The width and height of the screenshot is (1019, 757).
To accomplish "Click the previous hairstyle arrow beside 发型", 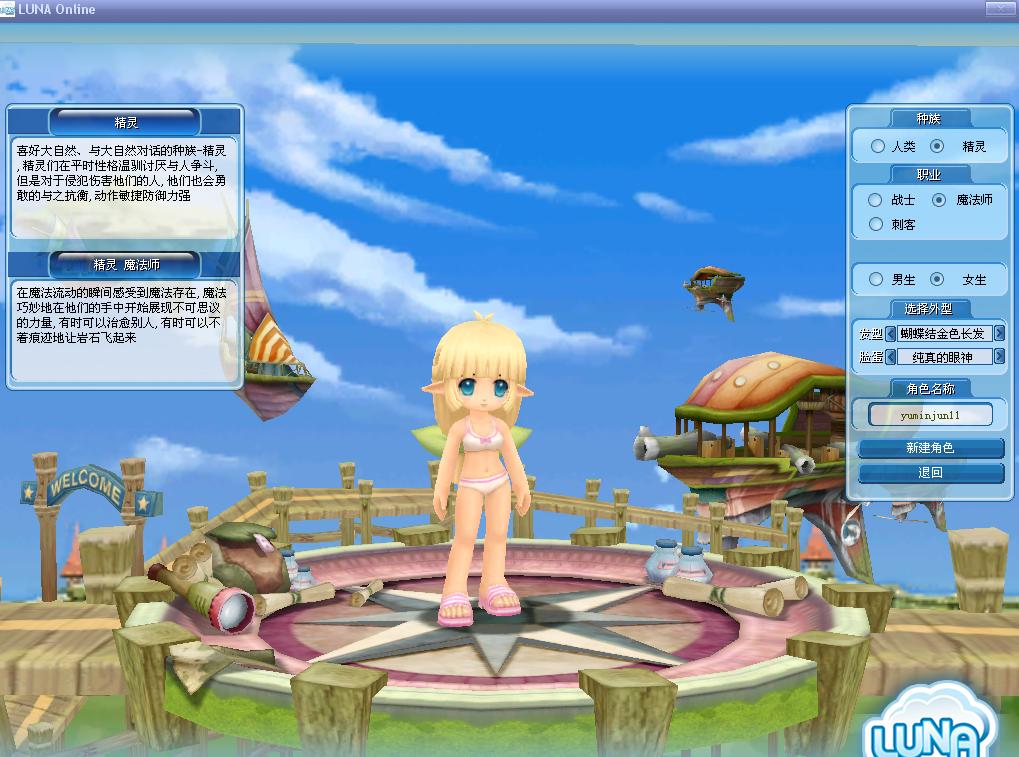I will [x=891, y=334].
